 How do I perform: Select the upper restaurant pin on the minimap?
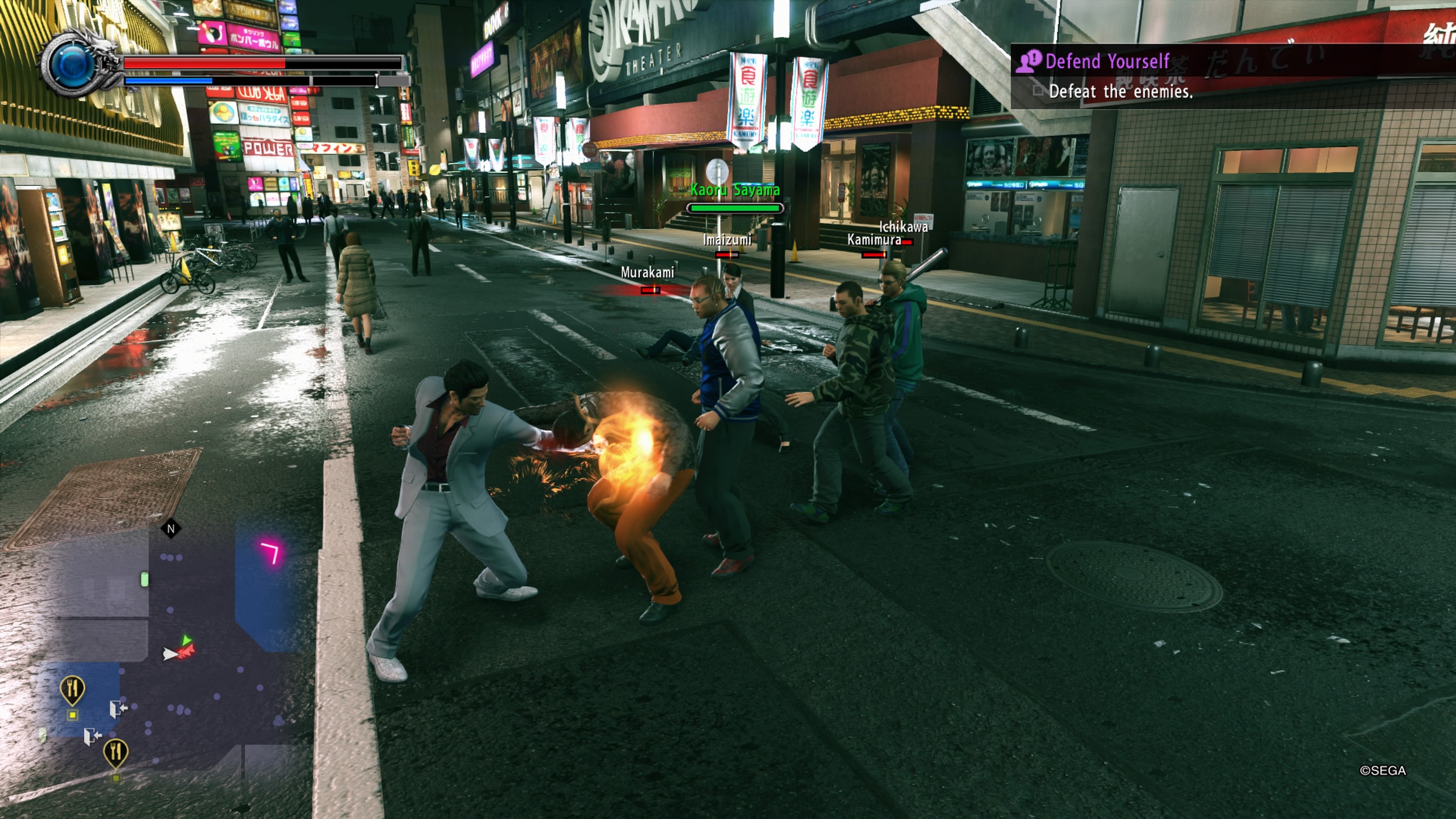pyautogui.click(x=73, y=688)
